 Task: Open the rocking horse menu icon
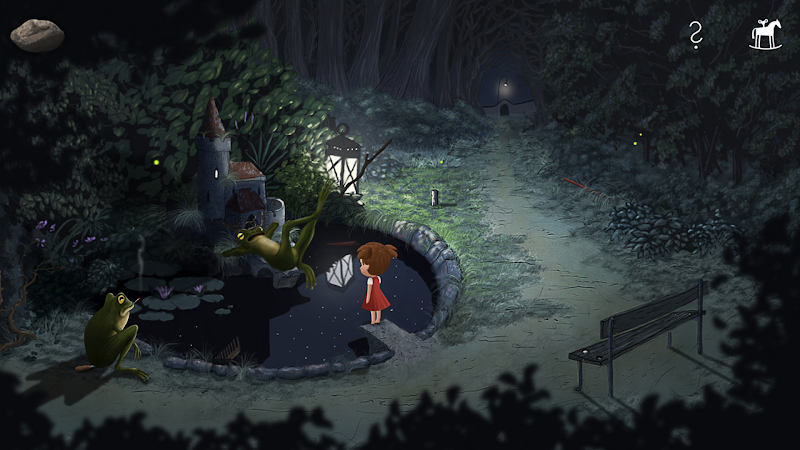tap(766, 36)
